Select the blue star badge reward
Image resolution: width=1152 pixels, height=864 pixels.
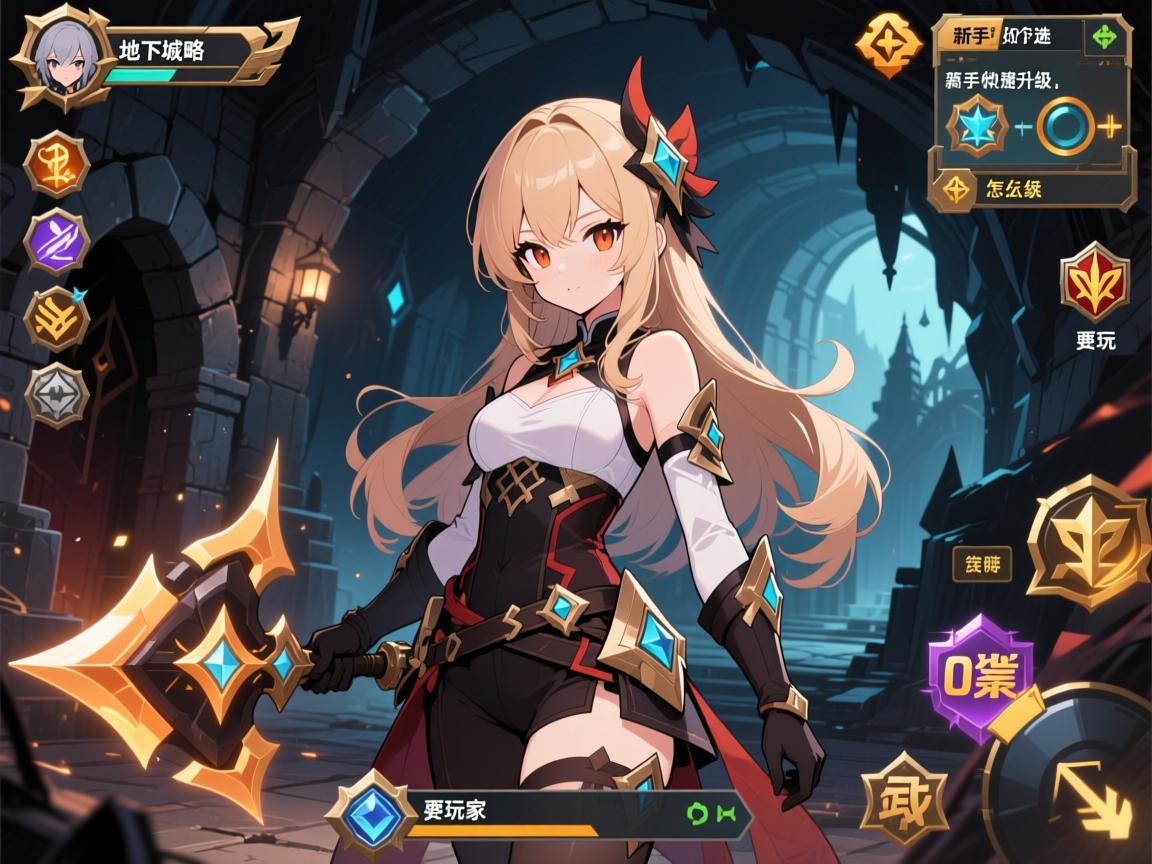(977, 126)
